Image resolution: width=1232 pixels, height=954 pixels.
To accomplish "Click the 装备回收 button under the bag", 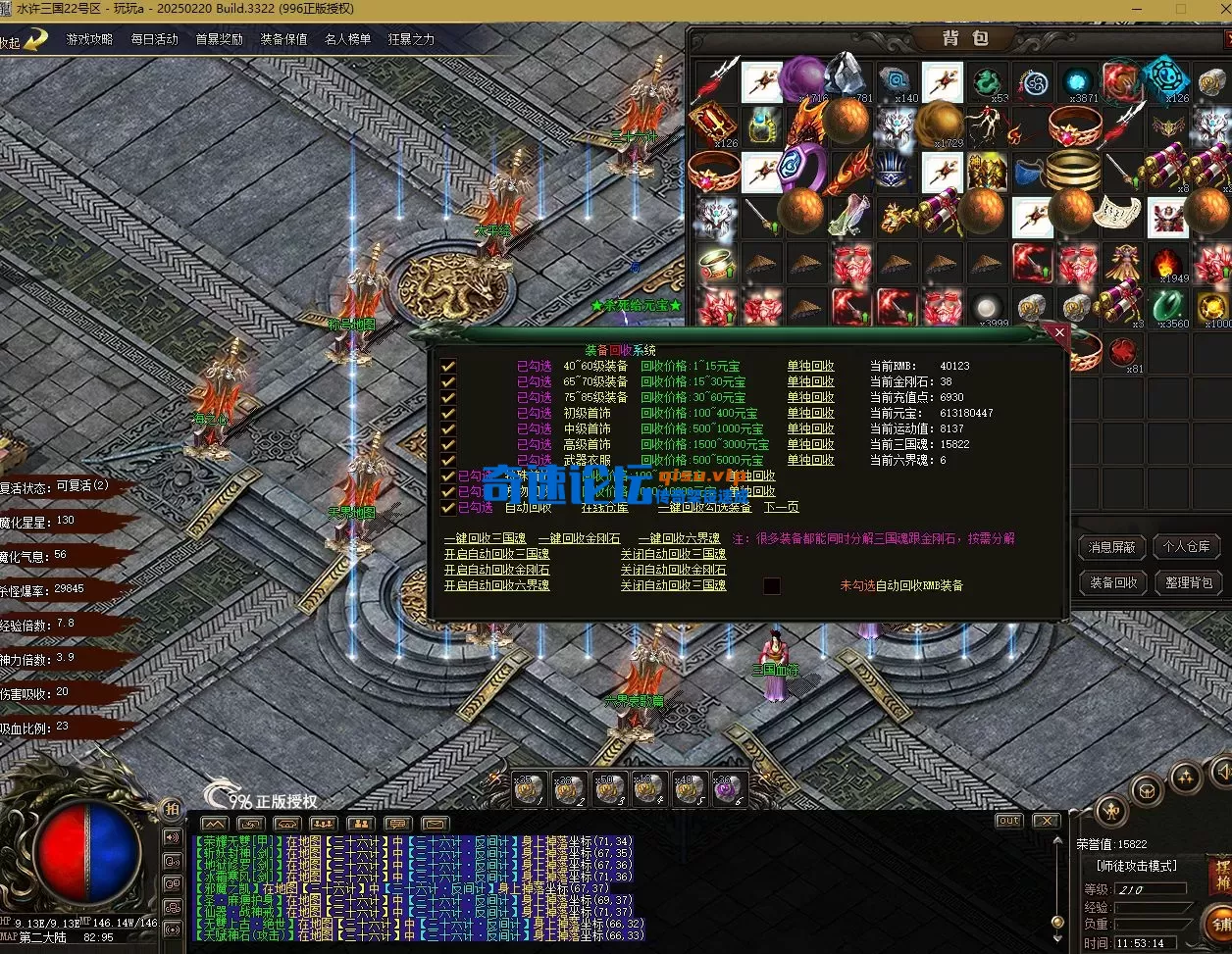I will [1113, 582].
